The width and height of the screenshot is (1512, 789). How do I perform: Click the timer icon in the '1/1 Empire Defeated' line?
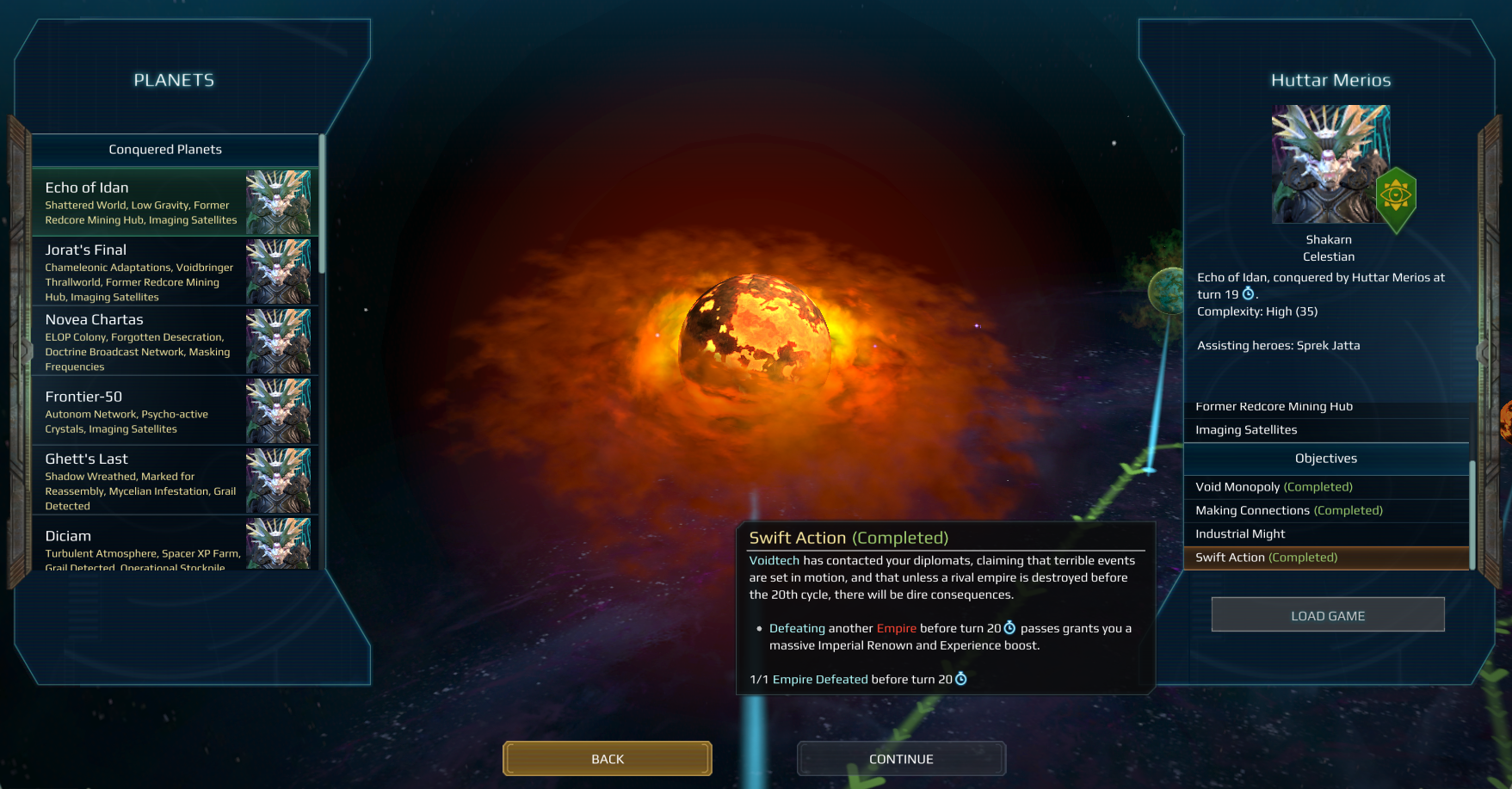pos(961,679)
